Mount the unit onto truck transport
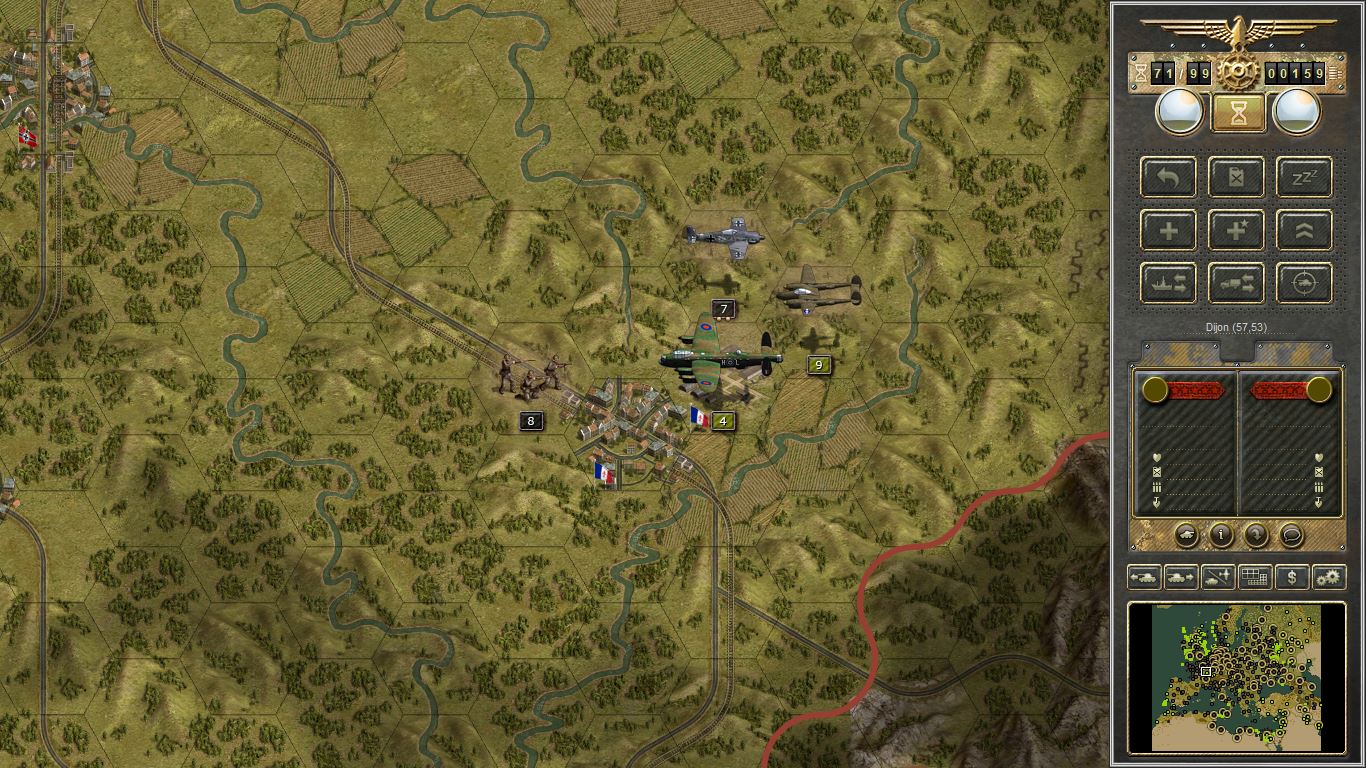This screenshot has width=1366, height=768. tap(1236, 283)
